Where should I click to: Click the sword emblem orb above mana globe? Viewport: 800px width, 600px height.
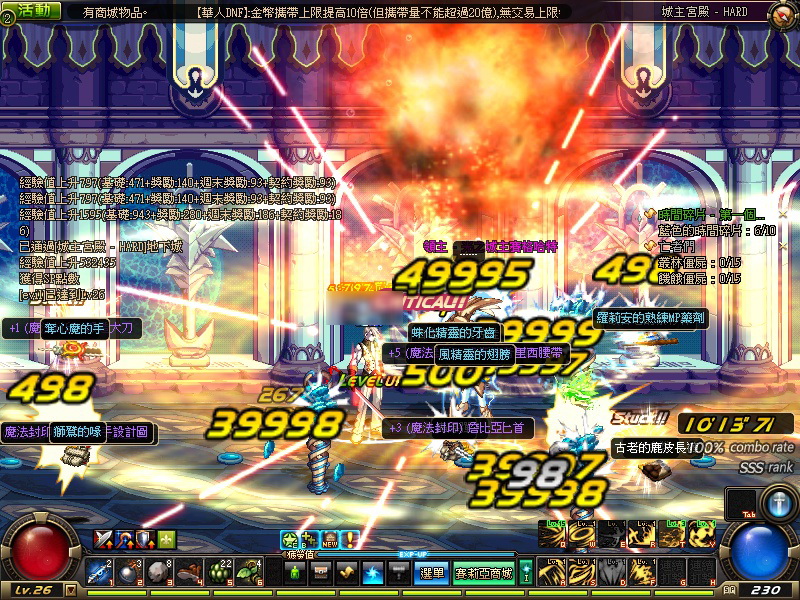tap(778, 503)
